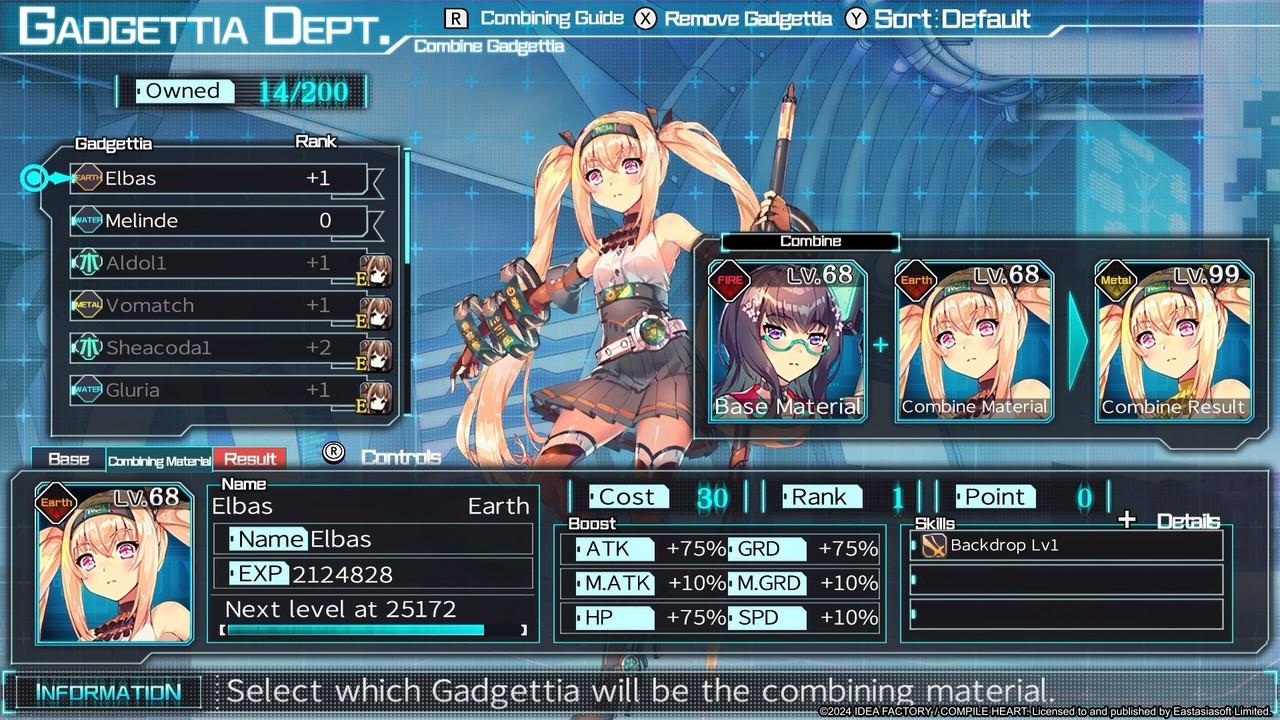Screen dimensions: 1280x720
Task: Switch to the Base tab
Action: (69, 459)
